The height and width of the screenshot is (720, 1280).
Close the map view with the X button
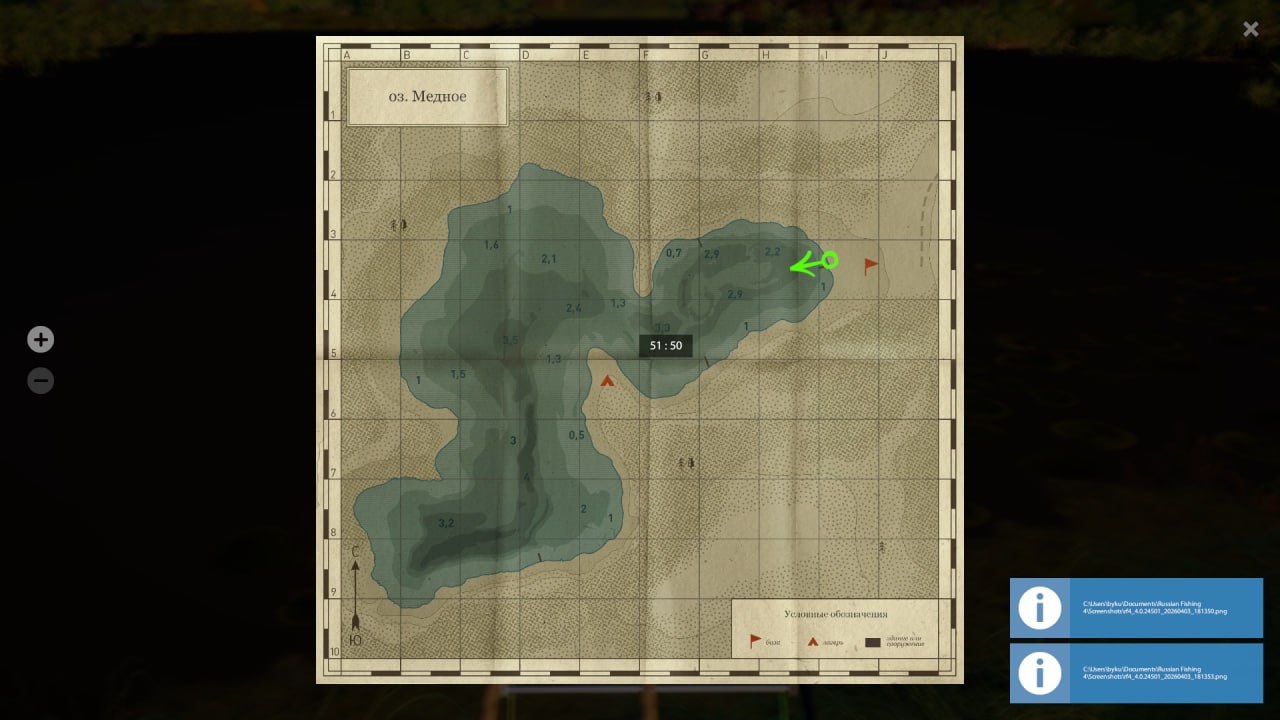click(1250, 29)
